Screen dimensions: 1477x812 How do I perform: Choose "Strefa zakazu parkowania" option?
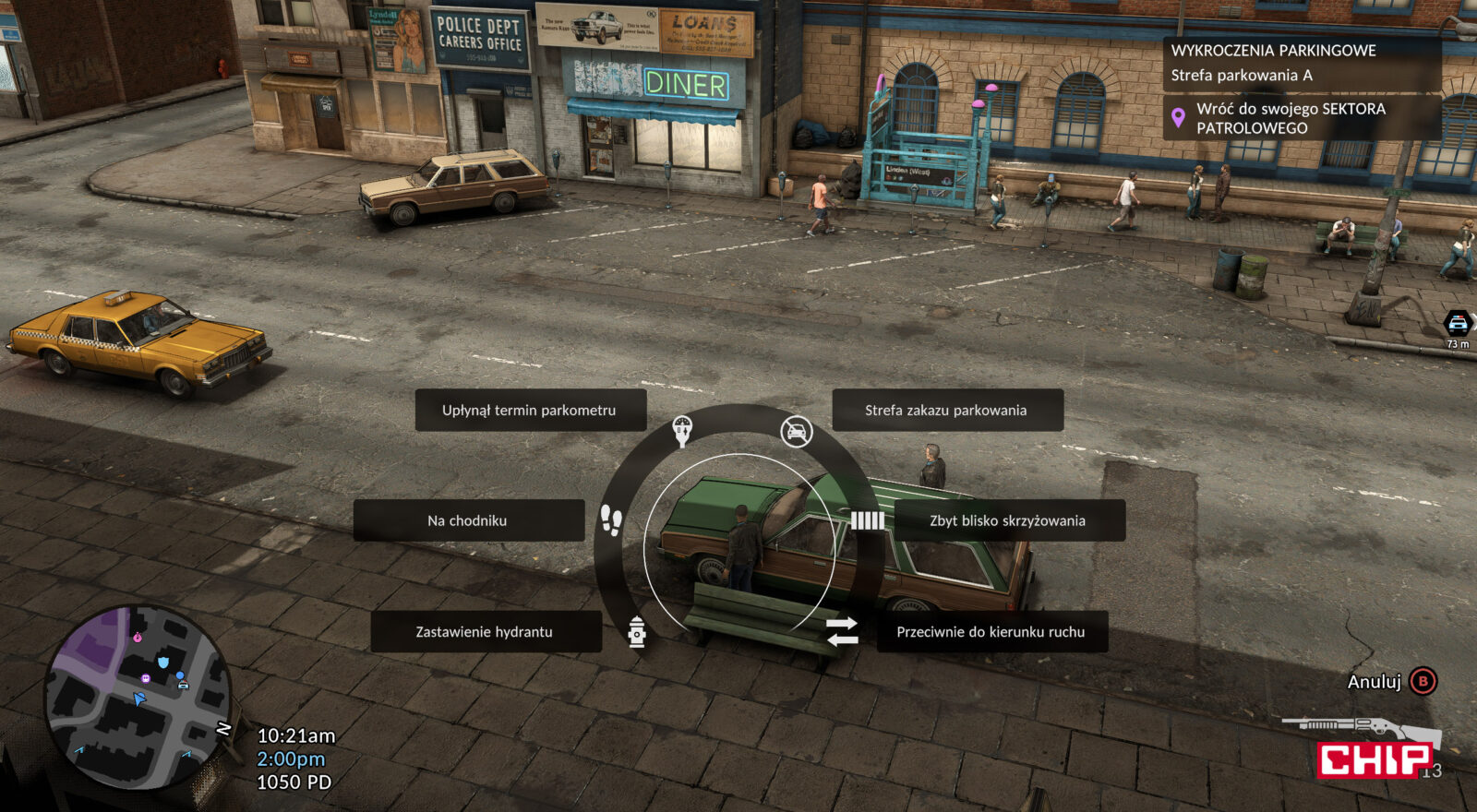[946, 411]
